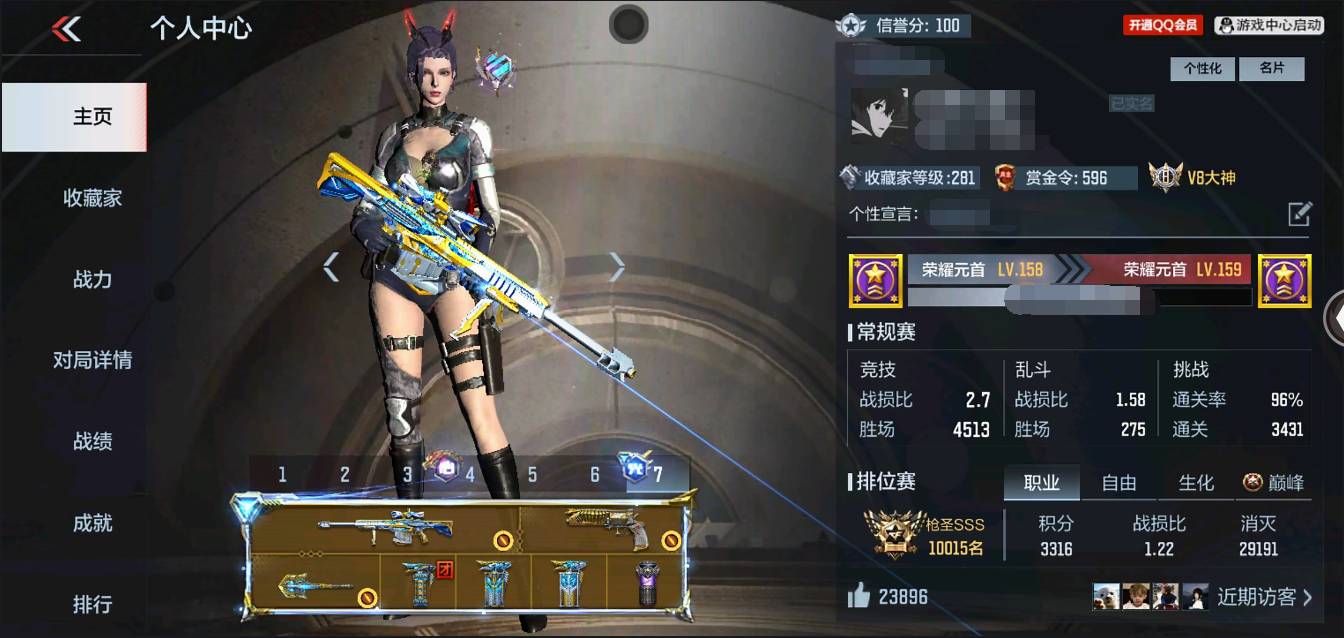Go back with the red double-arrow button
This screenshot has height=638, width=1344.
point(66,29)
